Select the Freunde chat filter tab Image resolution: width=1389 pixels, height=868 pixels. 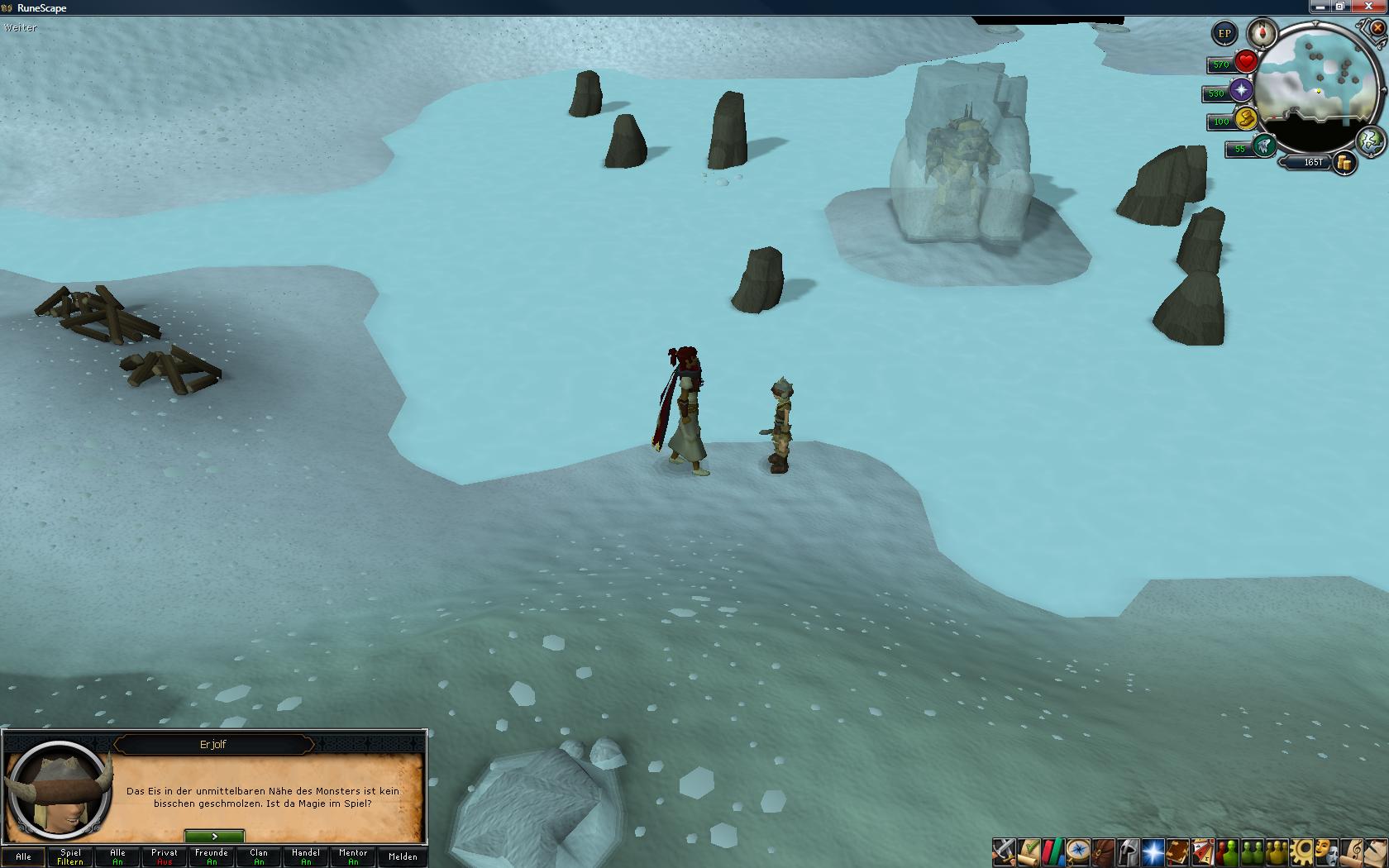[x=212, y=856]
